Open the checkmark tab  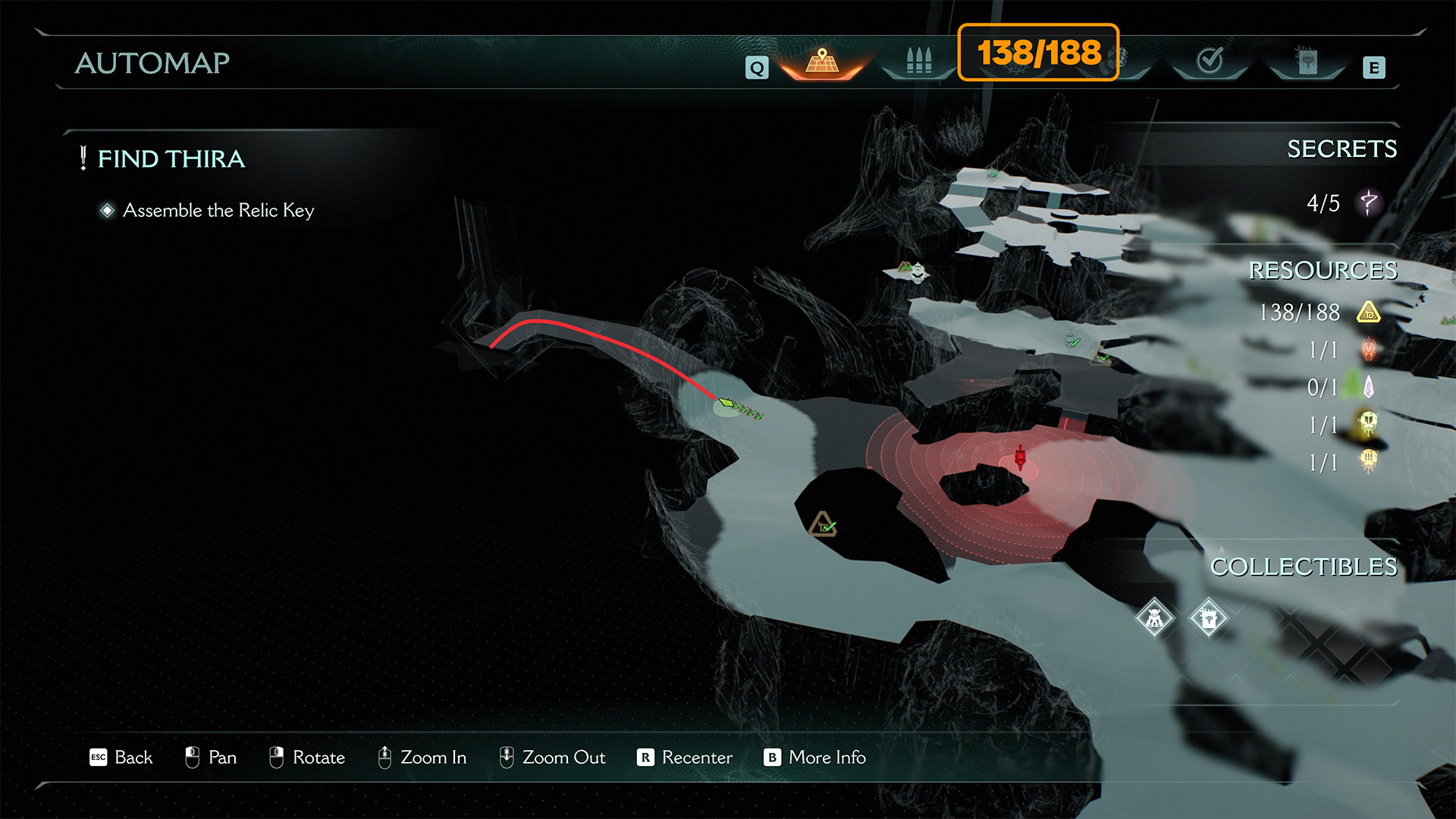[1210, 61]
